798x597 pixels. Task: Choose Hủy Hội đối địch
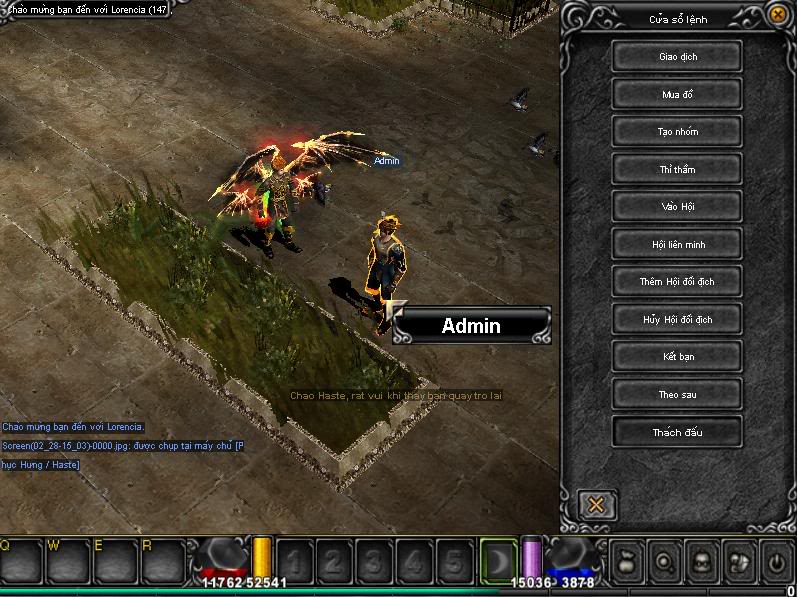click(677, 320)
